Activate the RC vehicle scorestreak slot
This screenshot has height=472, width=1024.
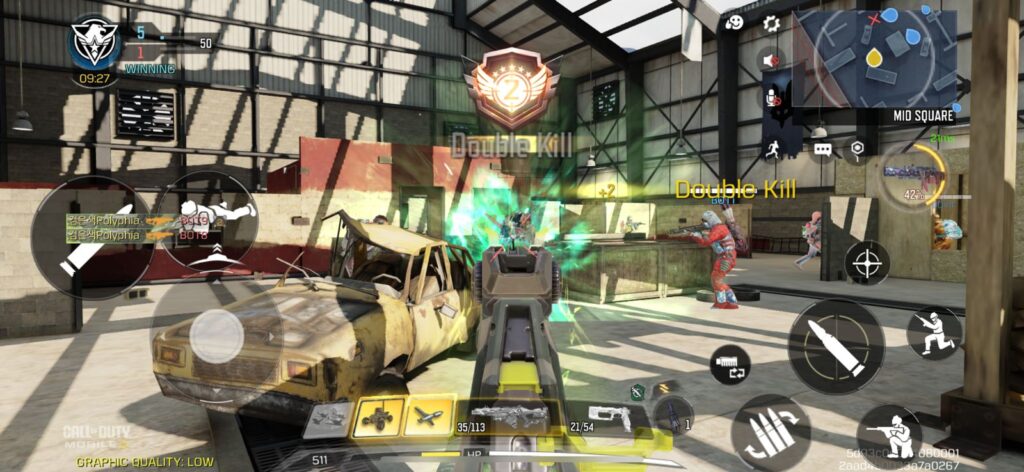click(x=379, y=417)
